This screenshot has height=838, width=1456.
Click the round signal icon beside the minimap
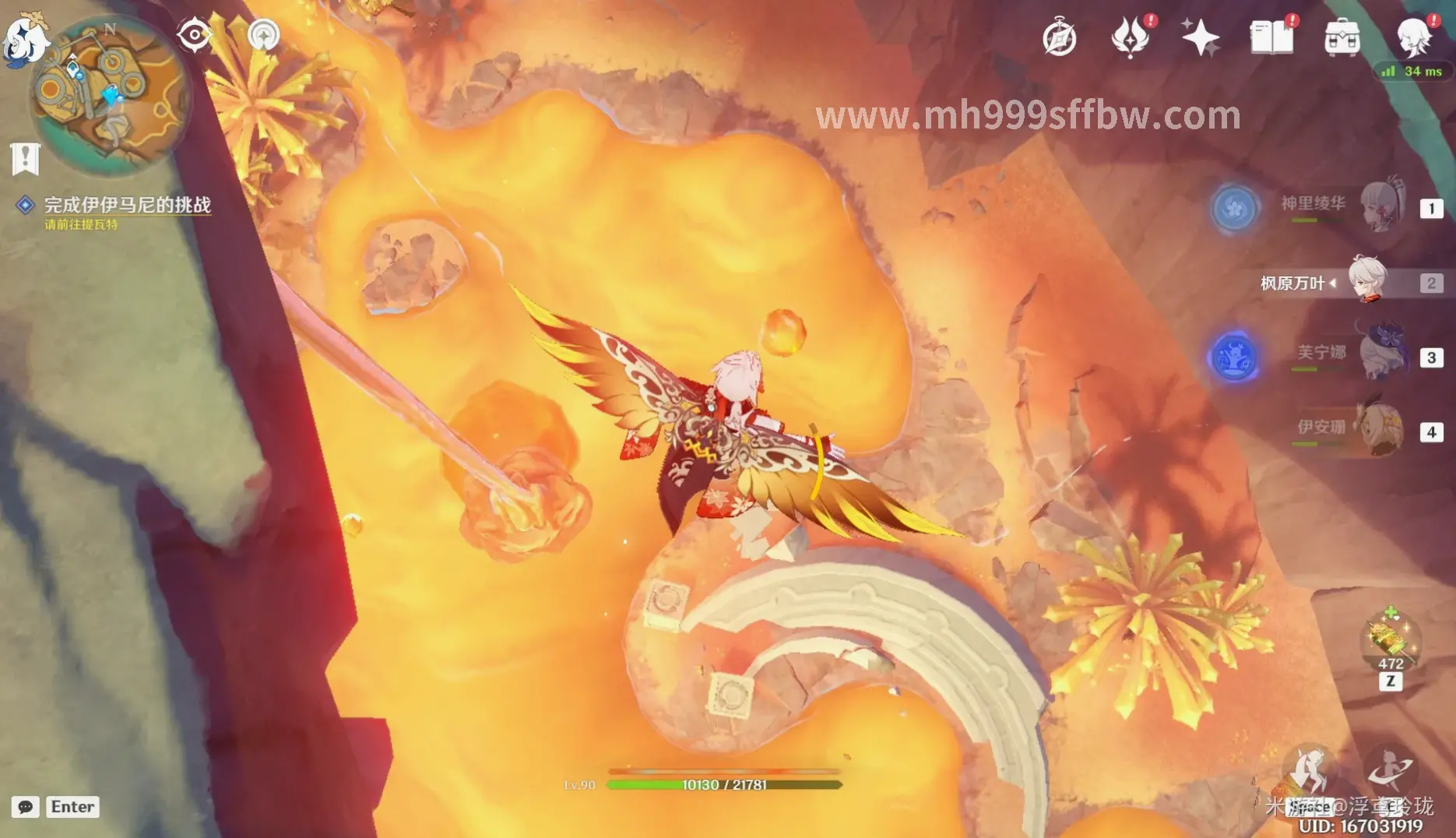point(263,35)
